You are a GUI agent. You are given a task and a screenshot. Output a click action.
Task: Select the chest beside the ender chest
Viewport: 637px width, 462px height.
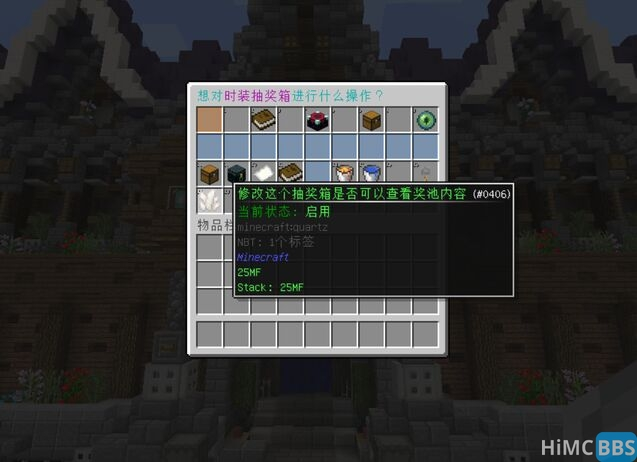pos(209,173)
